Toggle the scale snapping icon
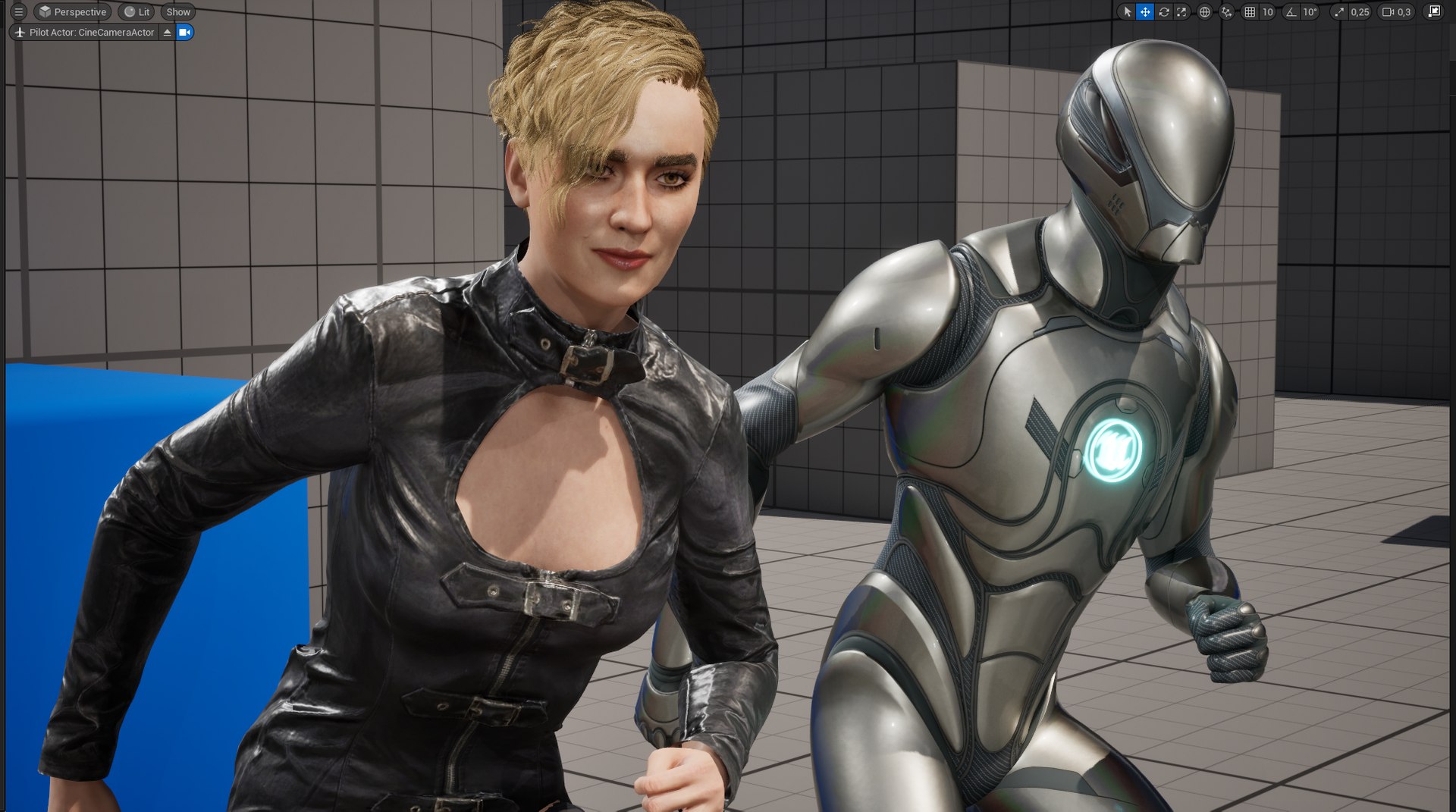Screen dimensions: 1456x812 coord(1339,12)
